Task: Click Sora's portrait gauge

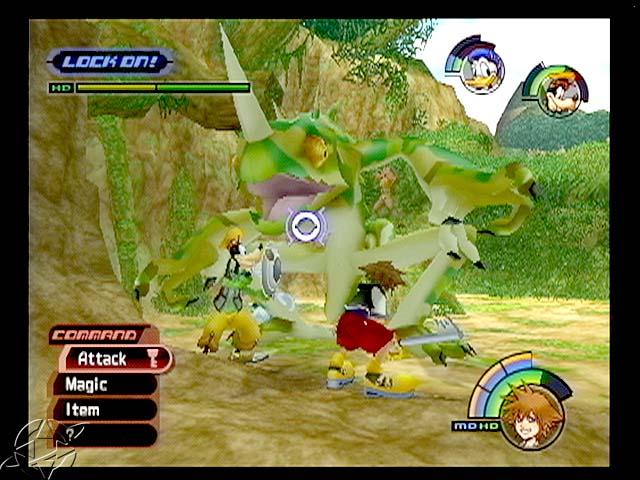Action: [x=530, y=411]
